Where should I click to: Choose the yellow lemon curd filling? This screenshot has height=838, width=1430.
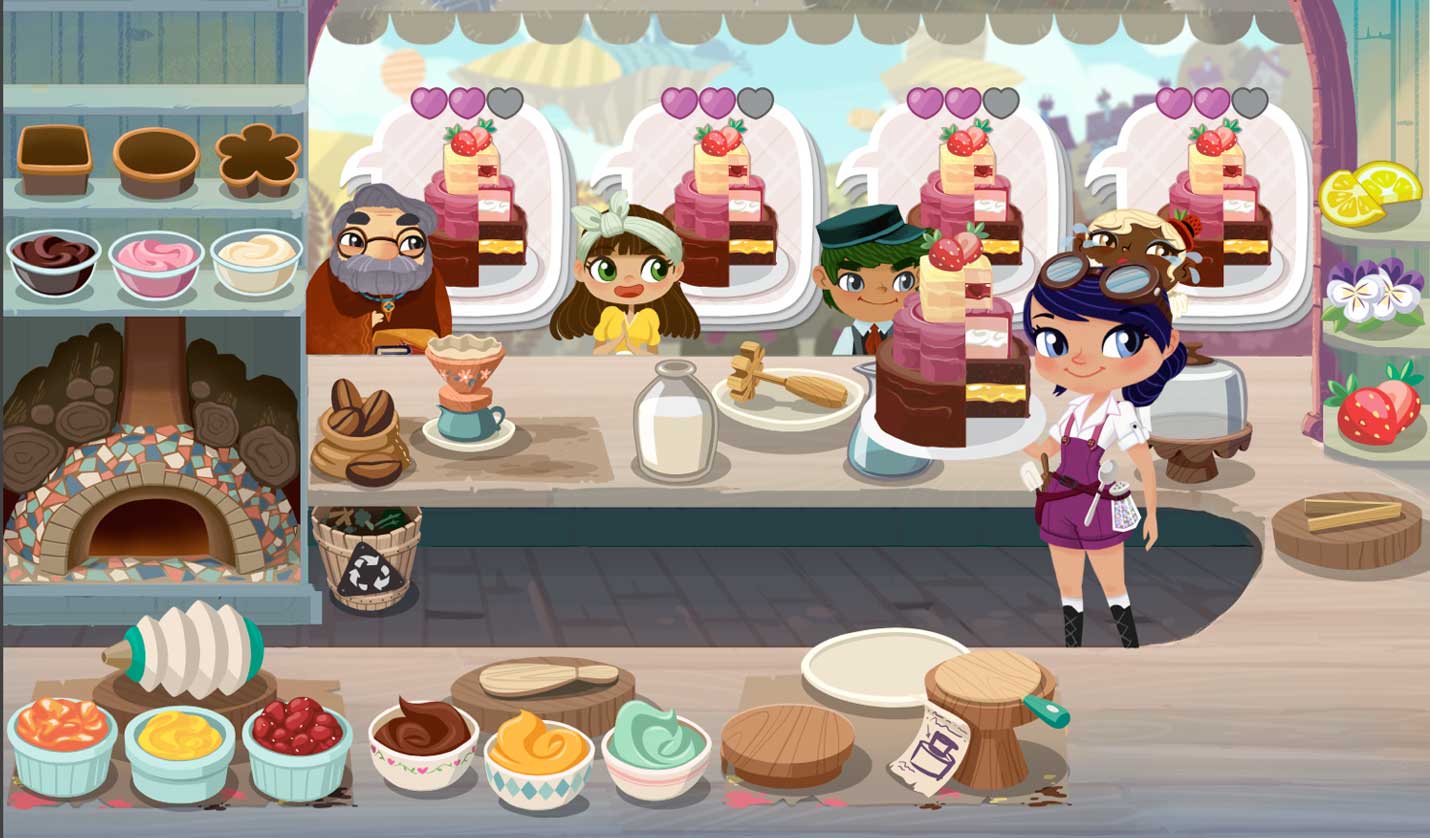[180, 748]
